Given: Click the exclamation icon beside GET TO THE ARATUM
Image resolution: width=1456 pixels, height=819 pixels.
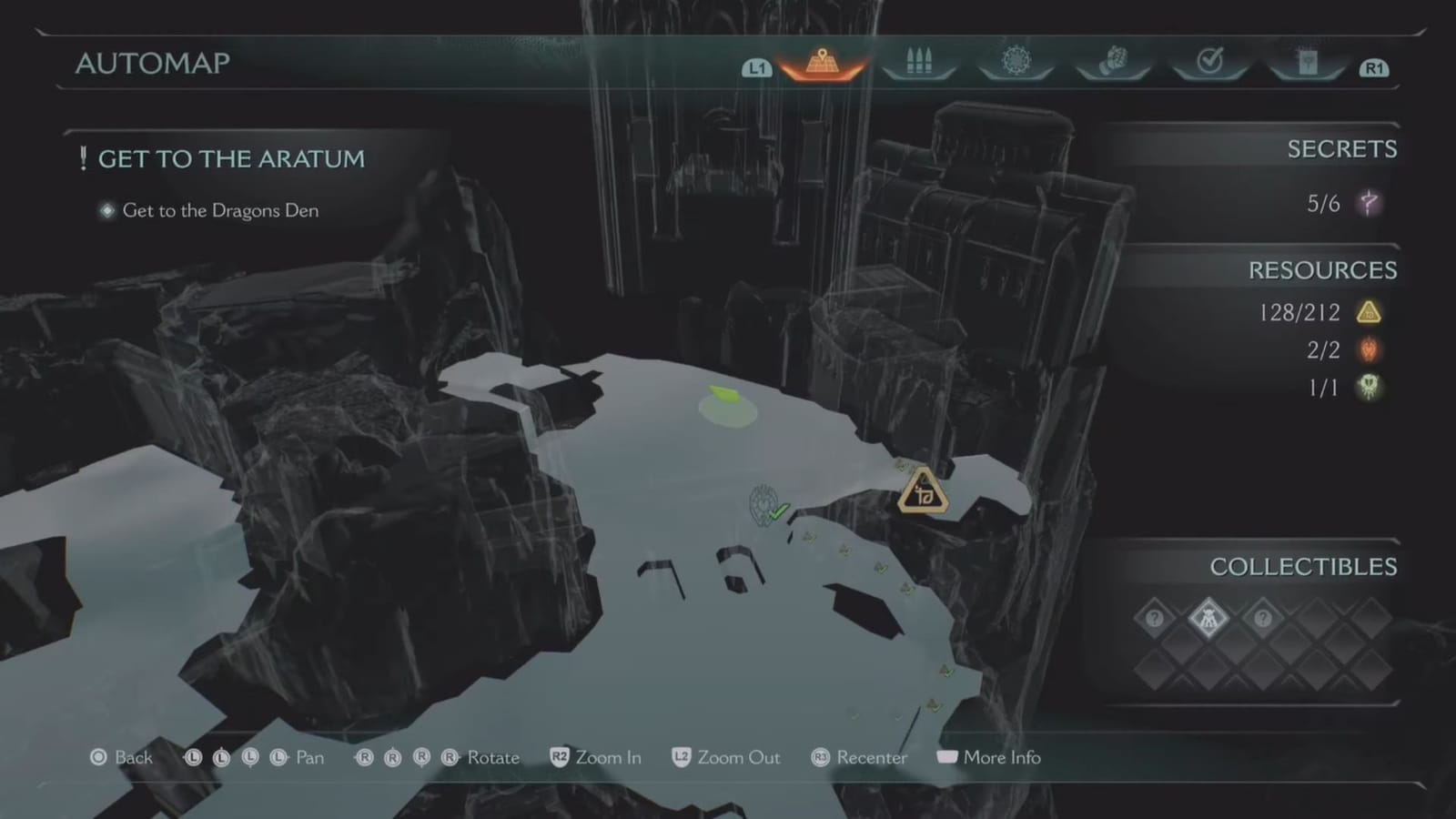Looking at the screenshot, I should click(x=83, y=157).
